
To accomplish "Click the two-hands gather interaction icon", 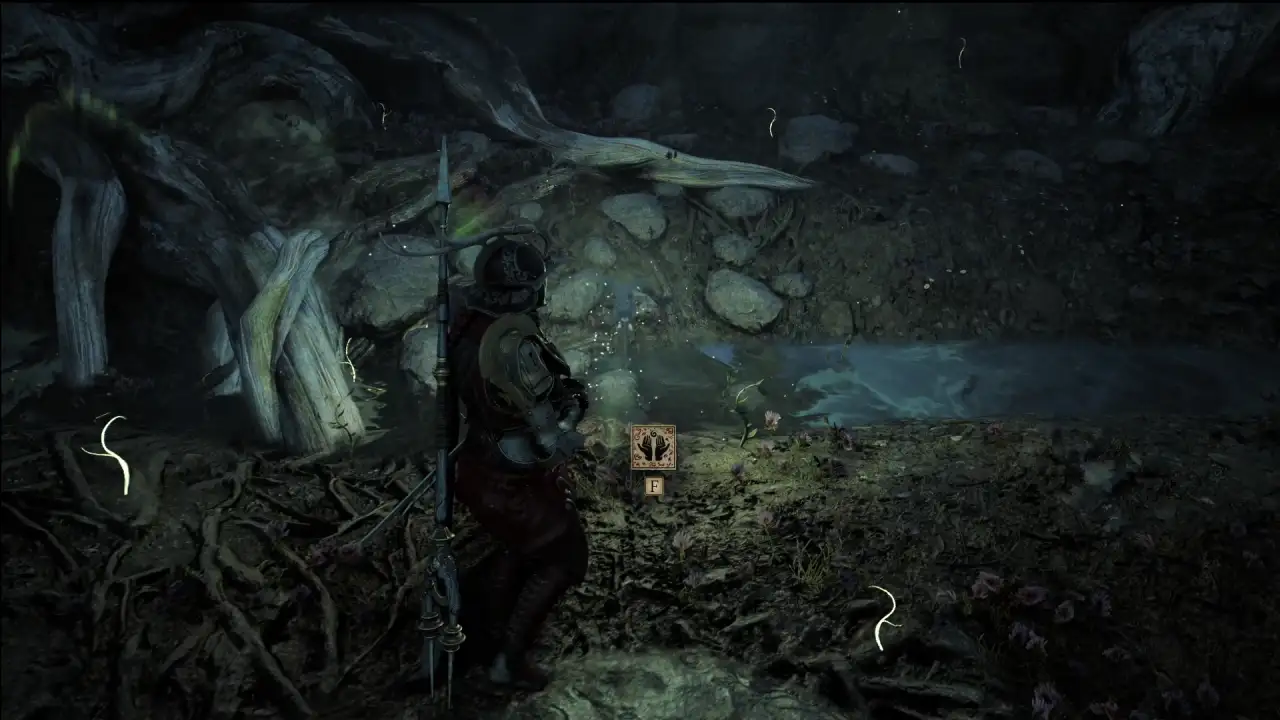I will click(653, 447).
